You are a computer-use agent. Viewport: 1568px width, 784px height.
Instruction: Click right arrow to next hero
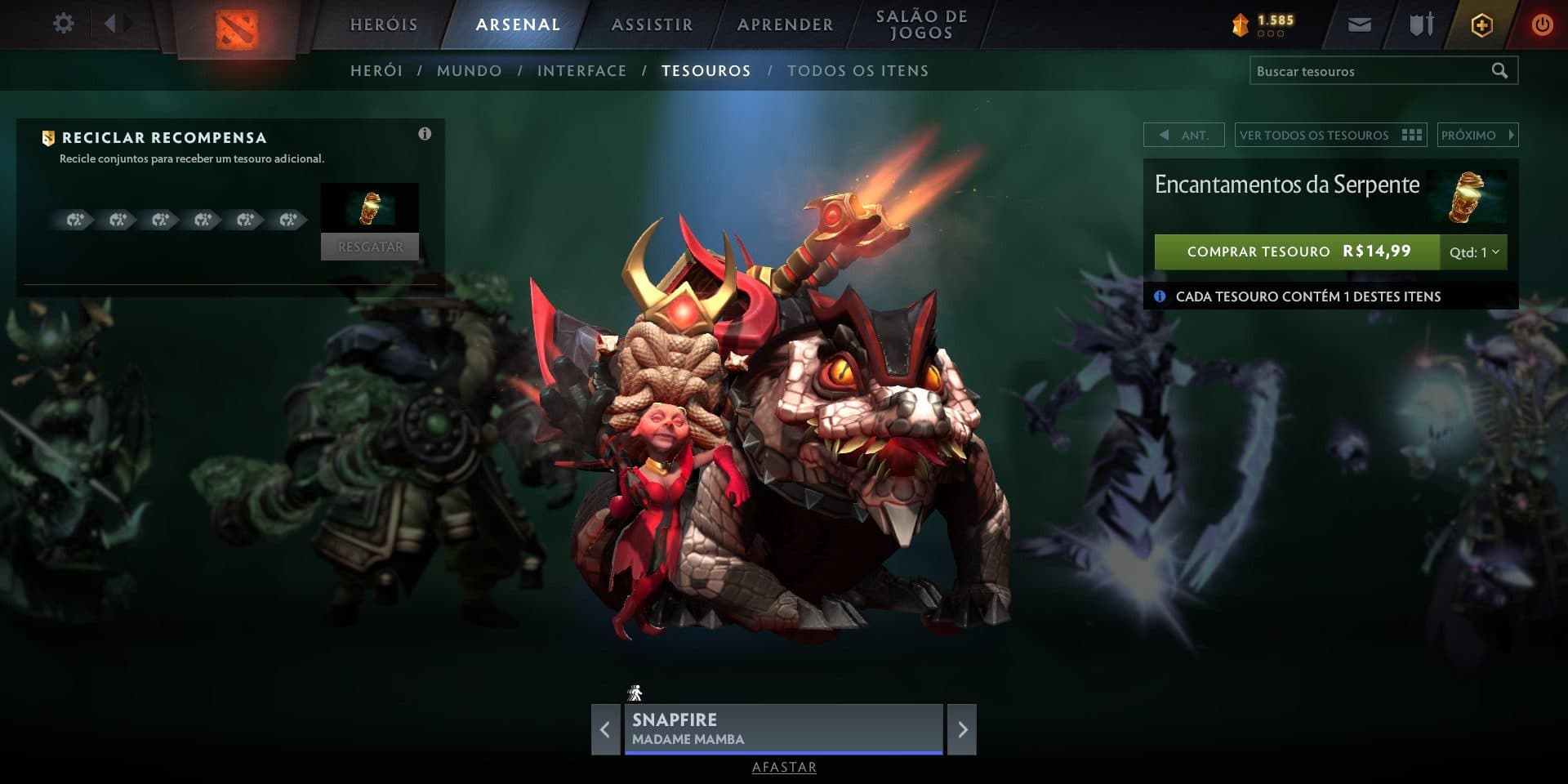(x=963, y=729)
